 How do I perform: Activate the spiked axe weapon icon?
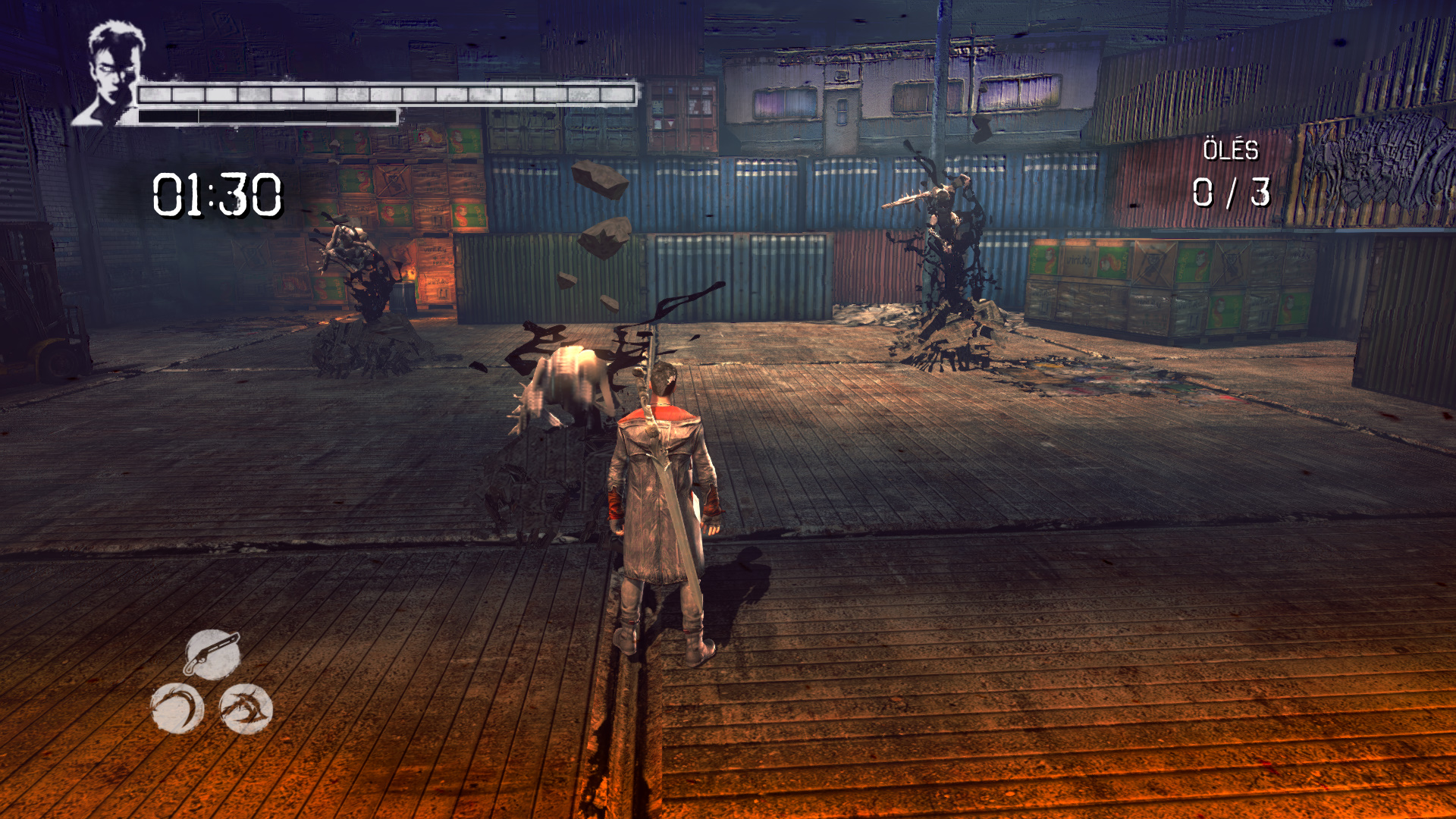point(246,708)
